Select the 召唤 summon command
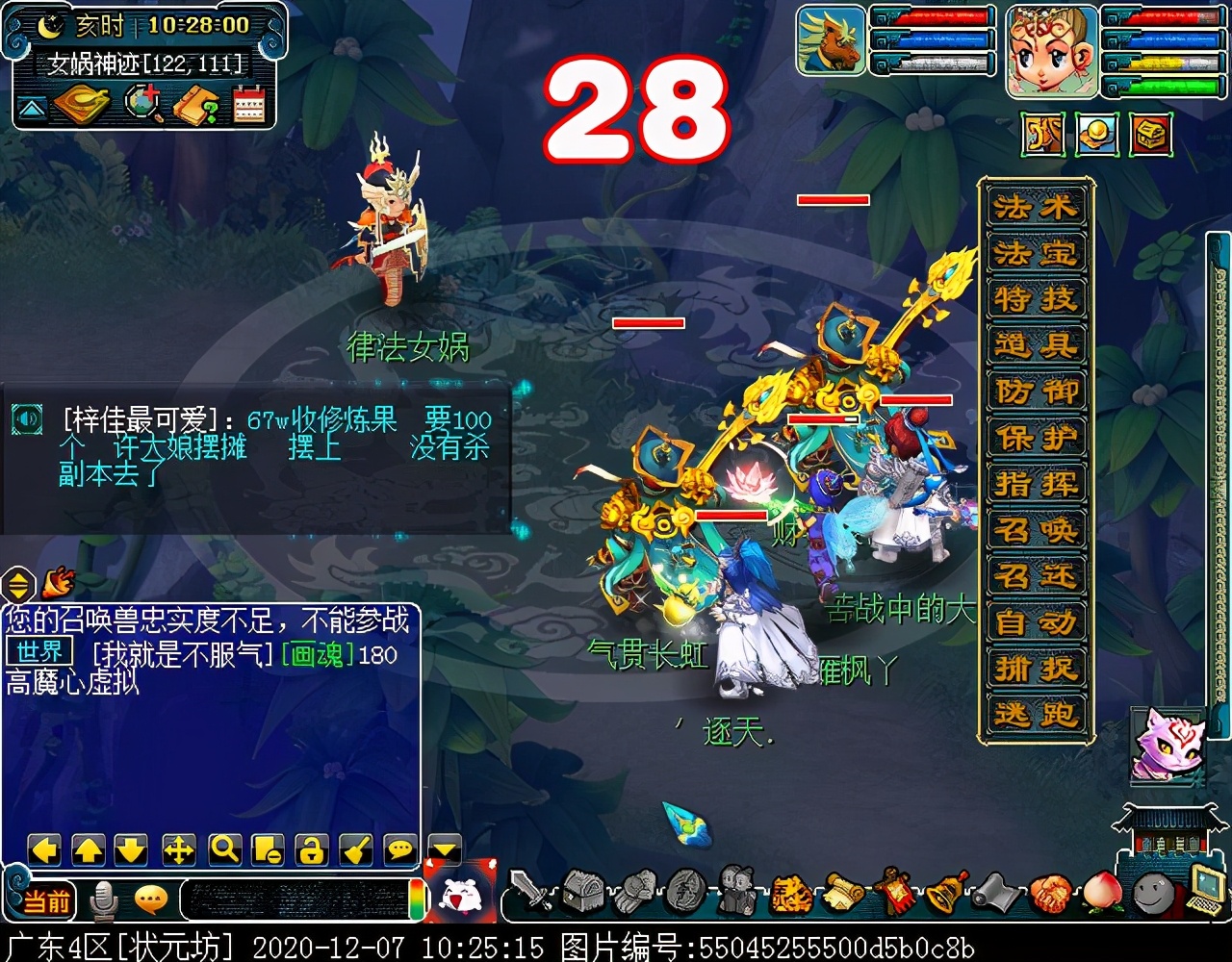The width and height of the screenshot is (1232, 962). click(1036, 529)
